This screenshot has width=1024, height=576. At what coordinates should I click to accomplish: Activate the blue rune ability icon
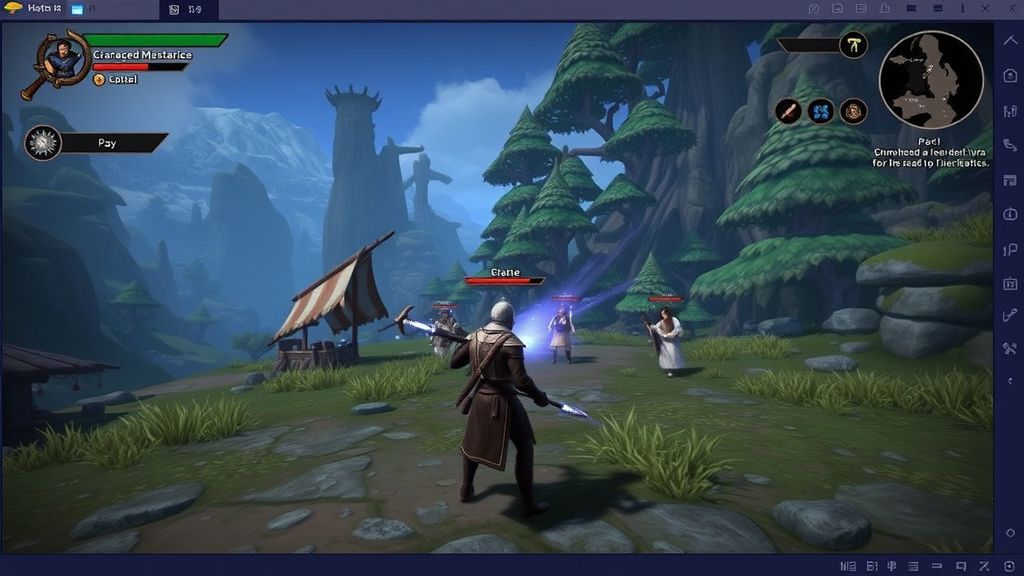tap(820, 111)
